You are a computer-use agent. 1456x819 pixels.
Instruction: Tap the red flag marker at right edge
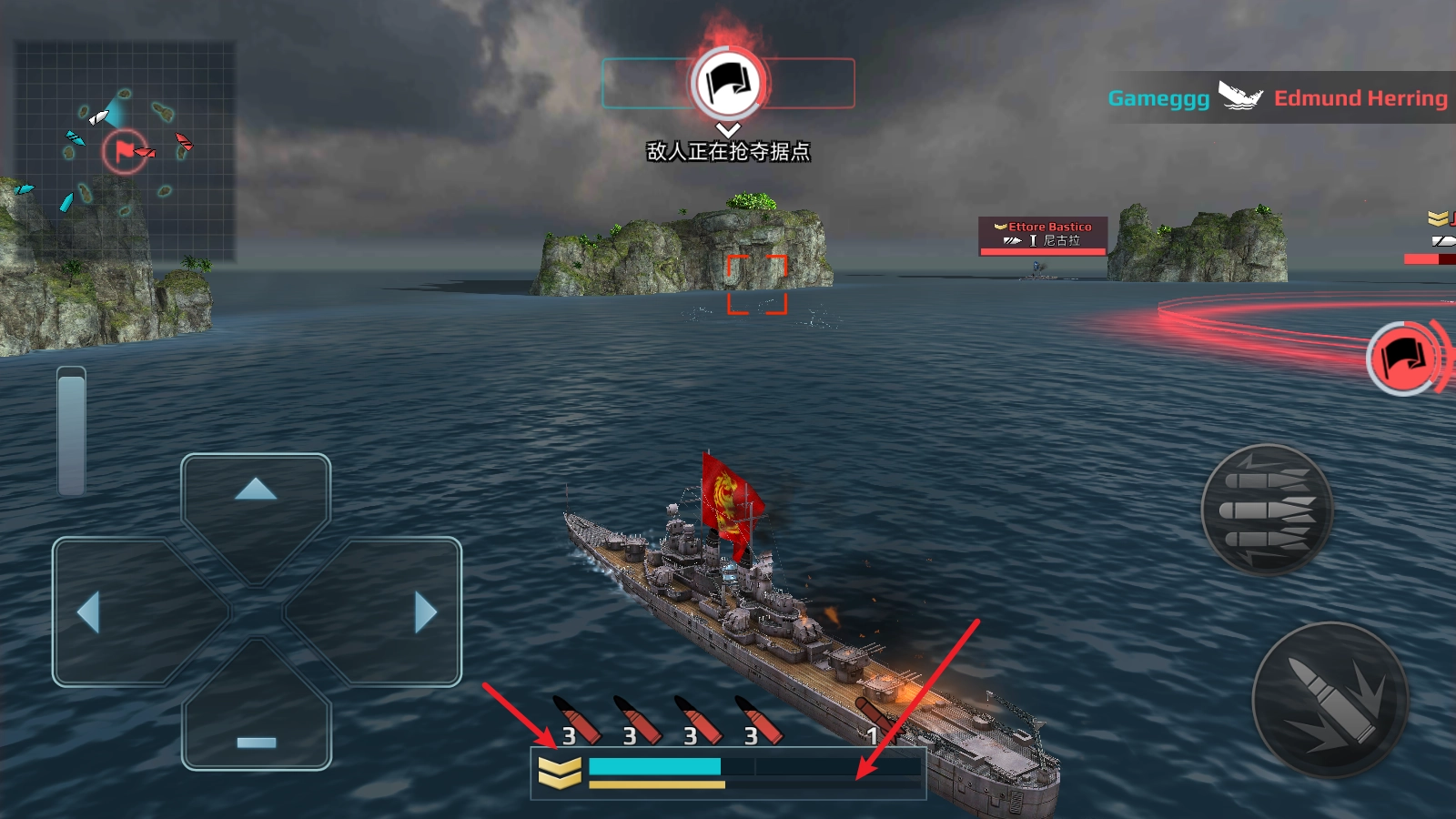pyautogui.click(x=1404, y=359)
